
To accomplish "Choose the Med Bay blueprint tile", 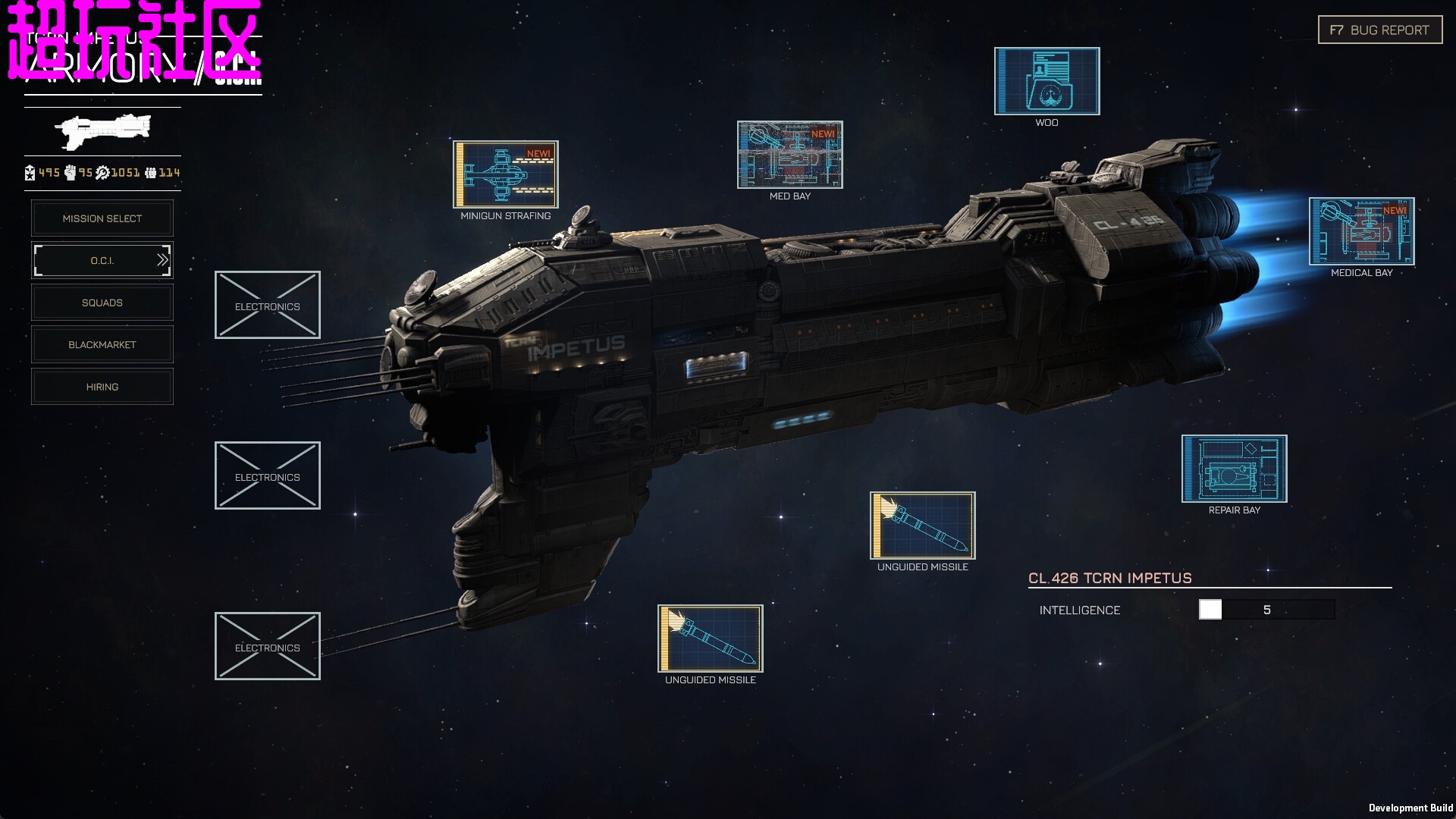I will point(789,155).
